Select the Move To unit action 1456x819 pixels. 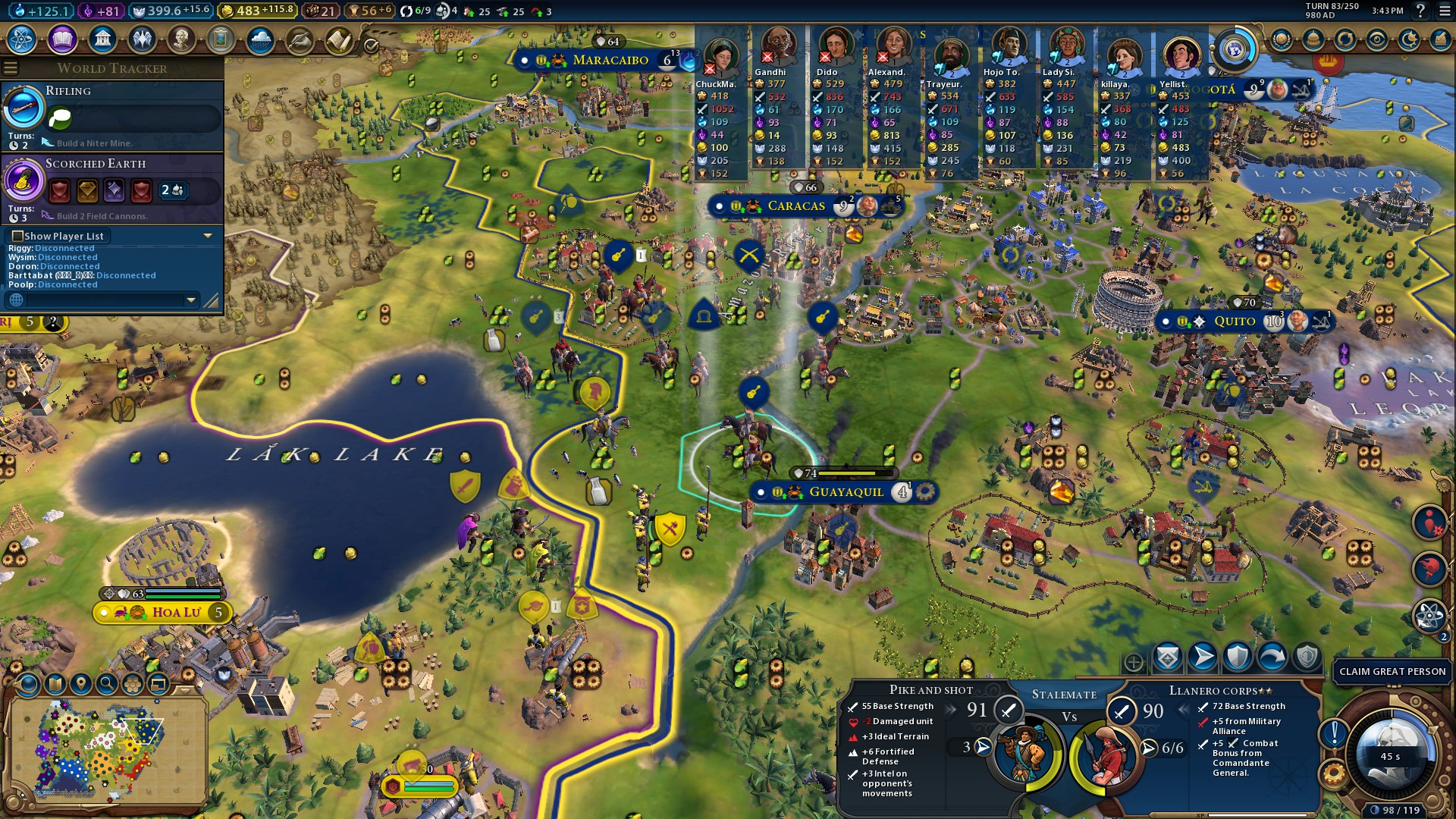coord(1203,657)
